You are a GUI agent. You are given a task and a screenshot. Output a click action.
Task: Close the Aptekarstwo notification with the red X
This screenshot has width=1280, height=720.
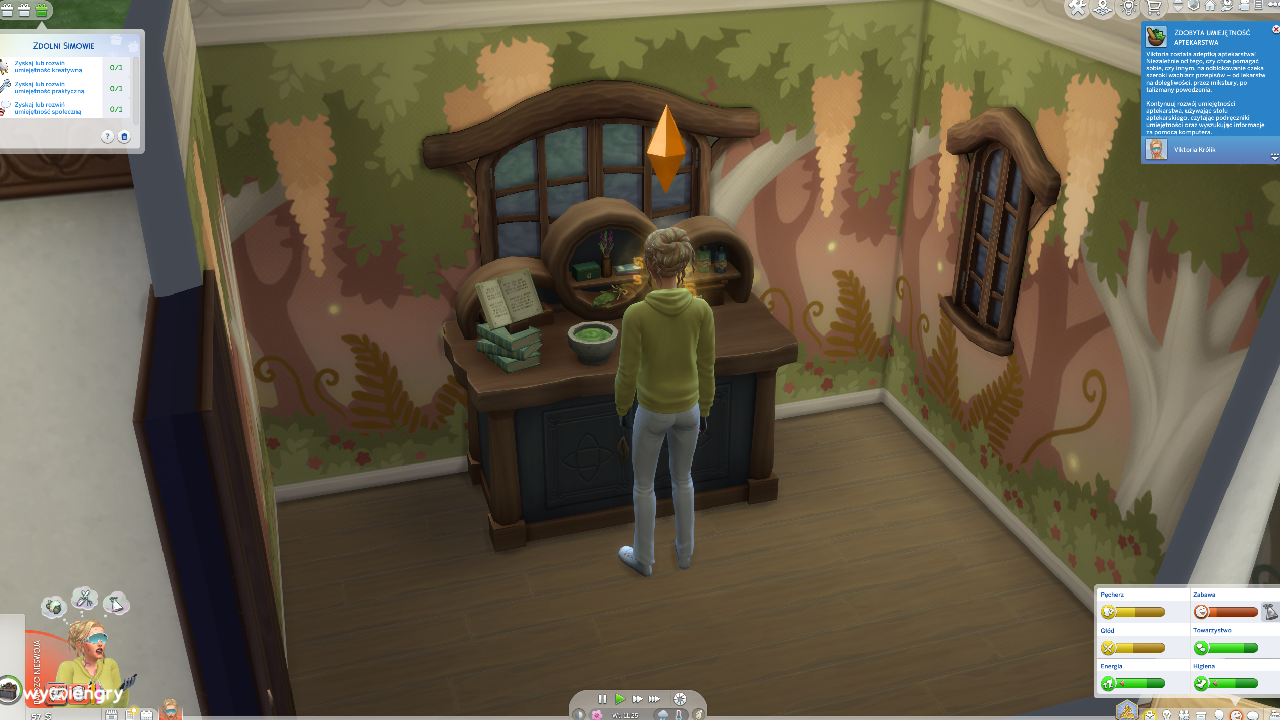point(1276,29)
